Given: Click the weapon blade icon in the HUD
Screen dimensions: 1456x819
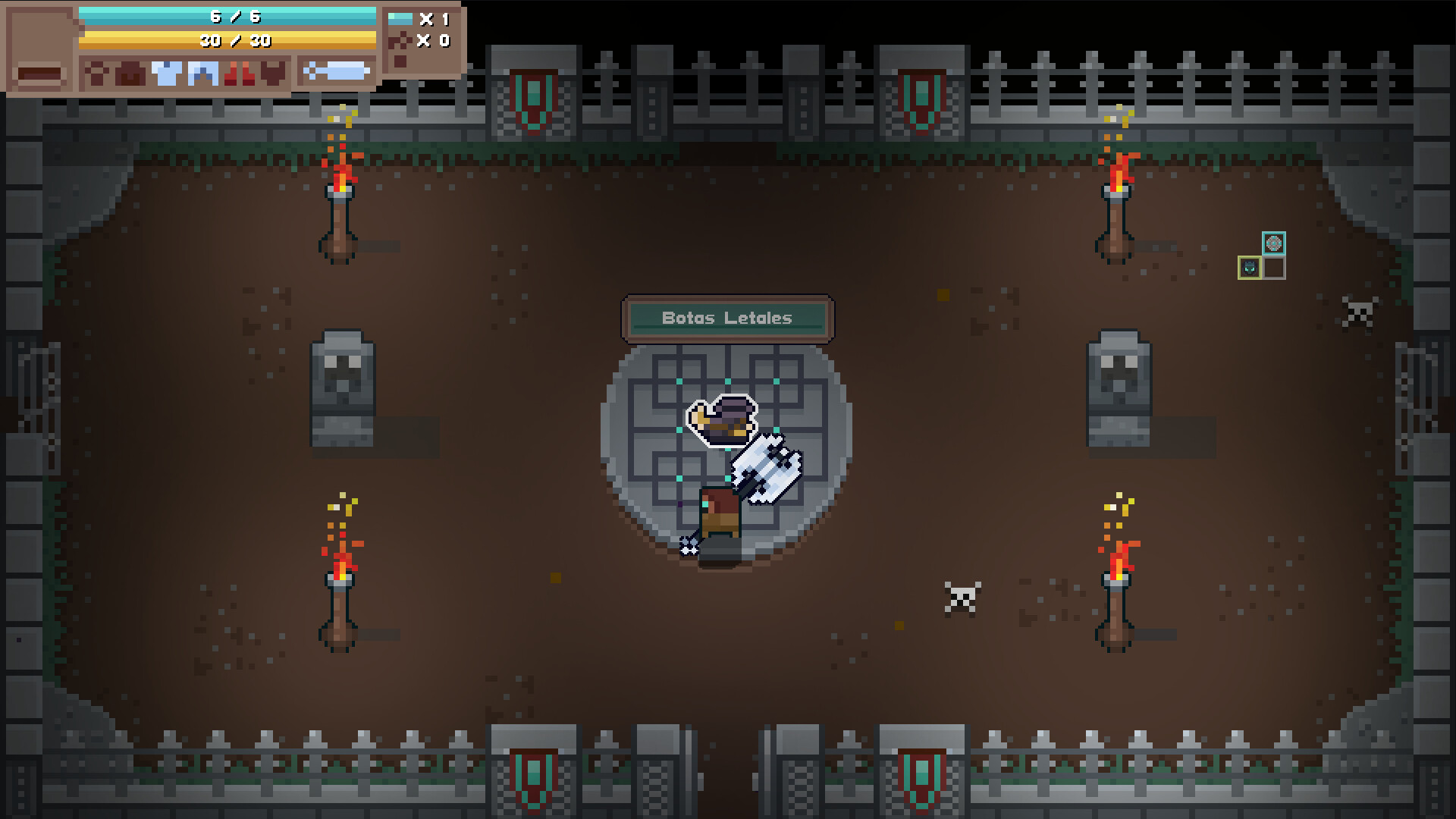Looking at the screenshot, I should click(336, 71).
